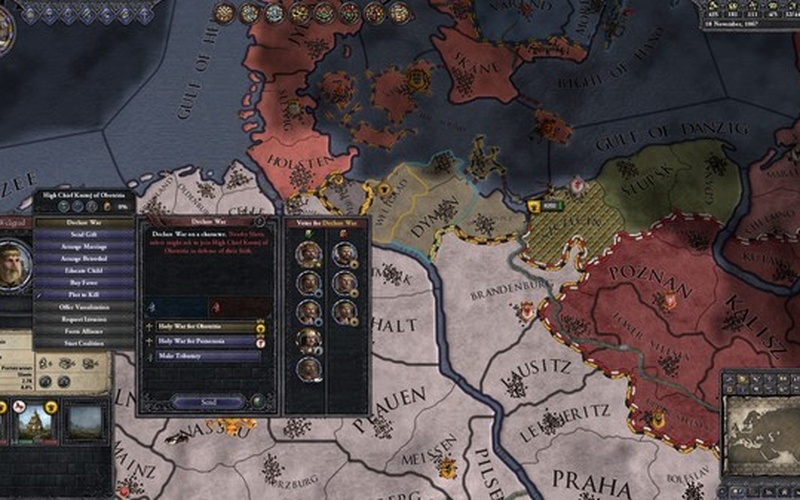Select Holy War for Pomerania casus belli

click(203, 341)
